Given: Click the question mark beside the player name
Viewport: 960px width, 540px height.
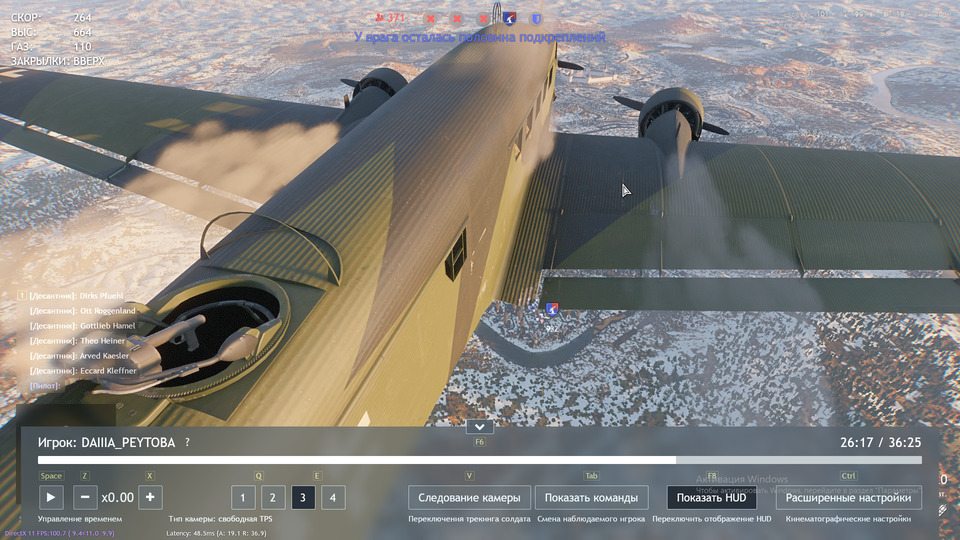Looking at the screenshot, I should 187,442.
